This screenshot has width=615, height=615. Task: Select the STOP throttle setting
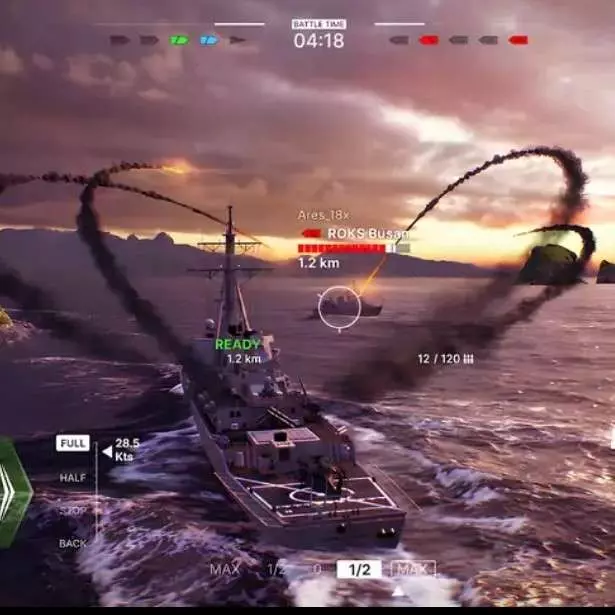click(73, 511)
